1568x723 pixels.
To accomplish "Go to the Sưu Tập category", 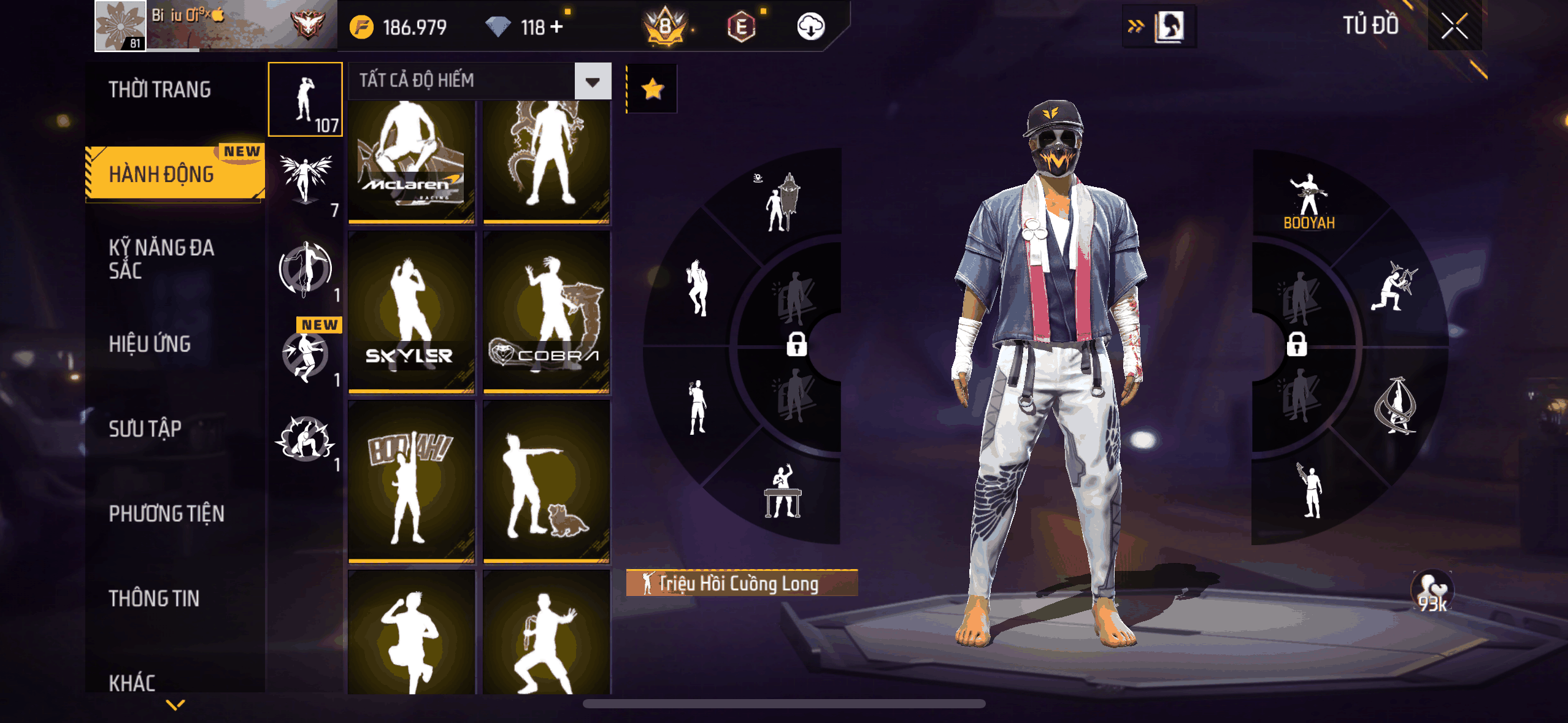I will point(145,429).
